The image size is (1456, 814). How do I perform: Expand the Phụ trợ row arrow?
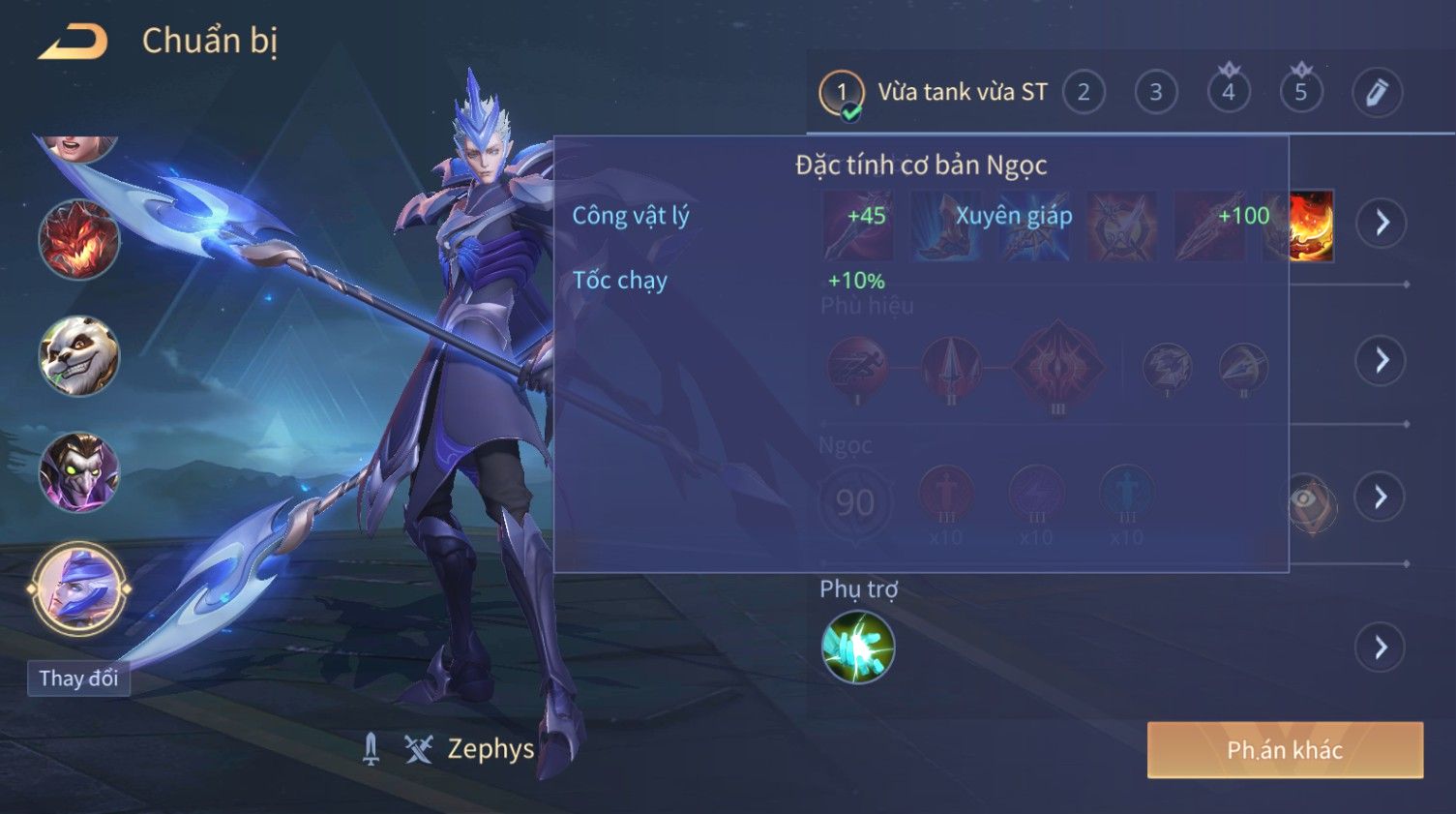1381,647
